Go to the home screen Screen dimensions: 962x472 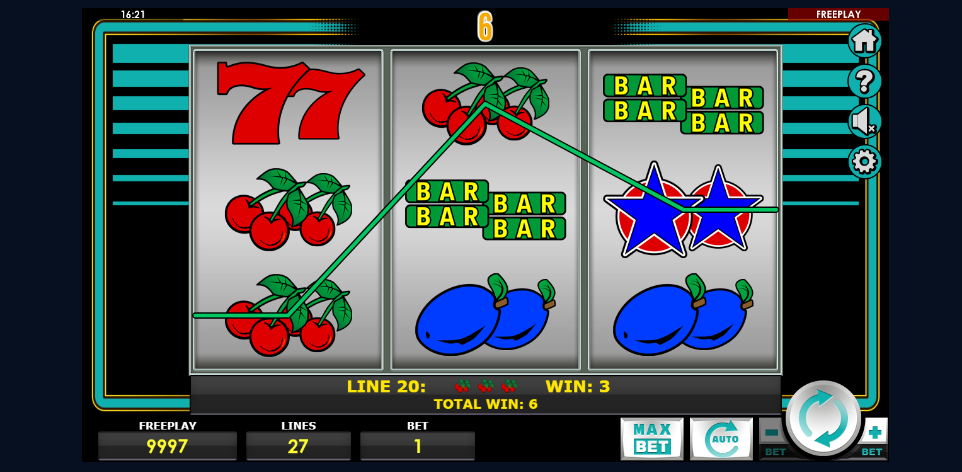click(864, 41)
